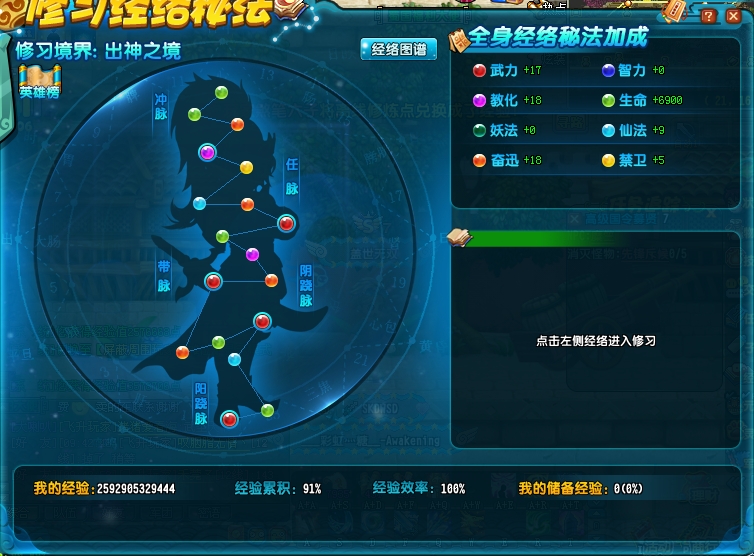Select the small purple node without a ring
Screen dimensions: 754x556
pos(252,254)
